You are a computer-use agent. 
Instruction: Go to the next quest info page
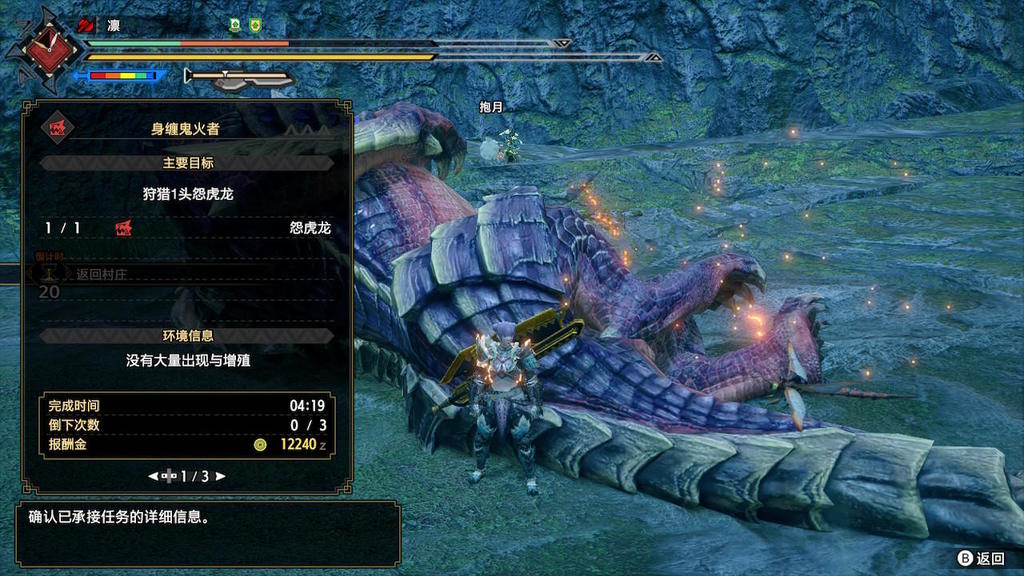pyautogui.click(x=221, y=476)
